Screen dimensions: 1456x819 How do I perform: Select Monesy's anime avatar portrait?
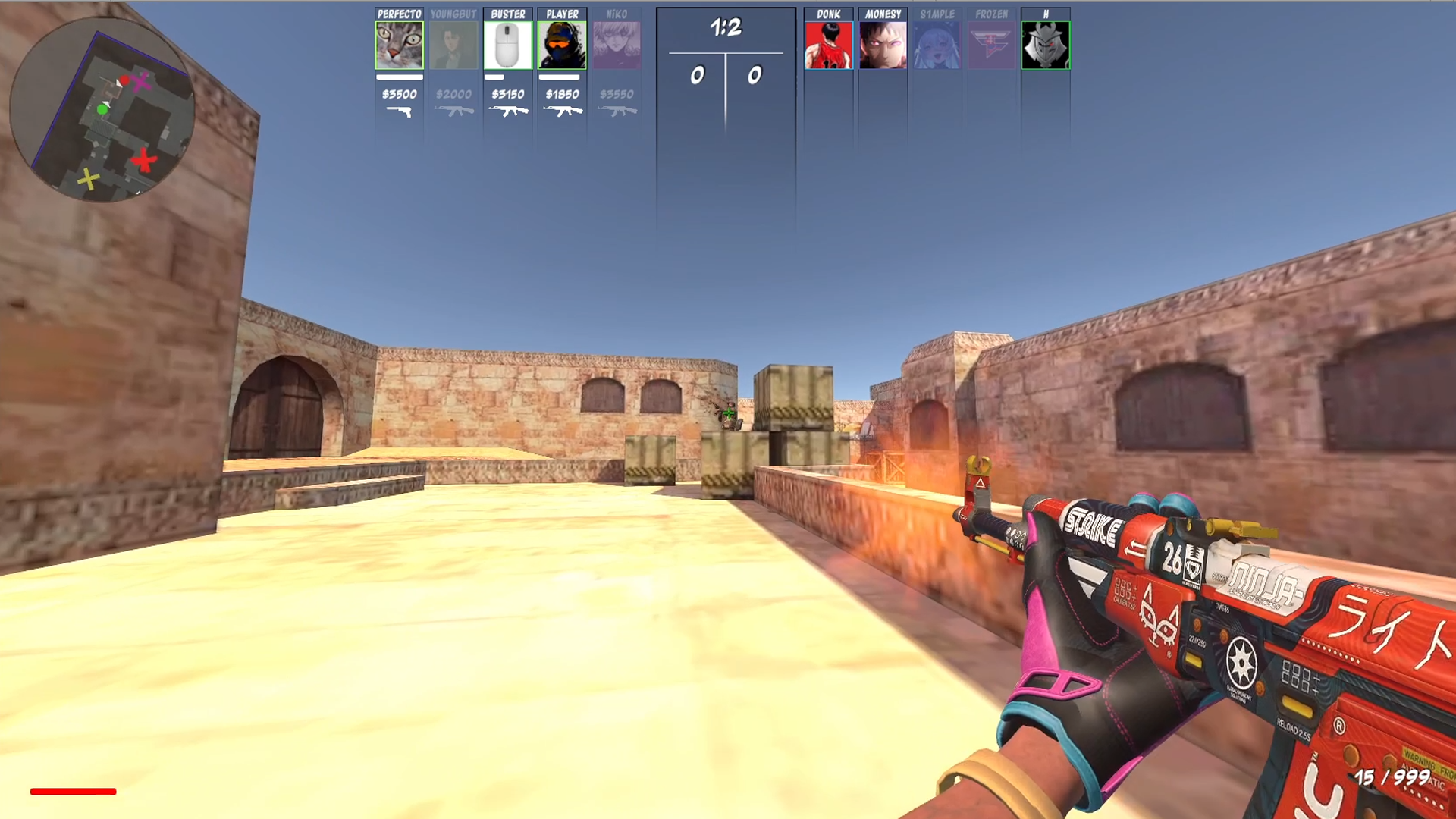tap(883, 44)
